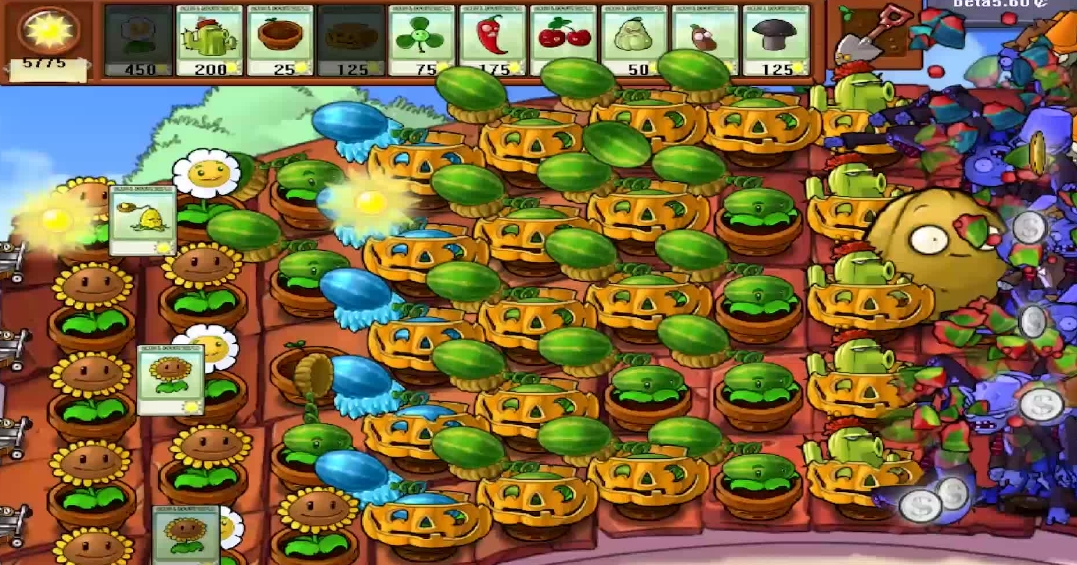Pick the brown bean seed packet
Image resolution: width=1077 pixels, height=565 pixels.
706,40
